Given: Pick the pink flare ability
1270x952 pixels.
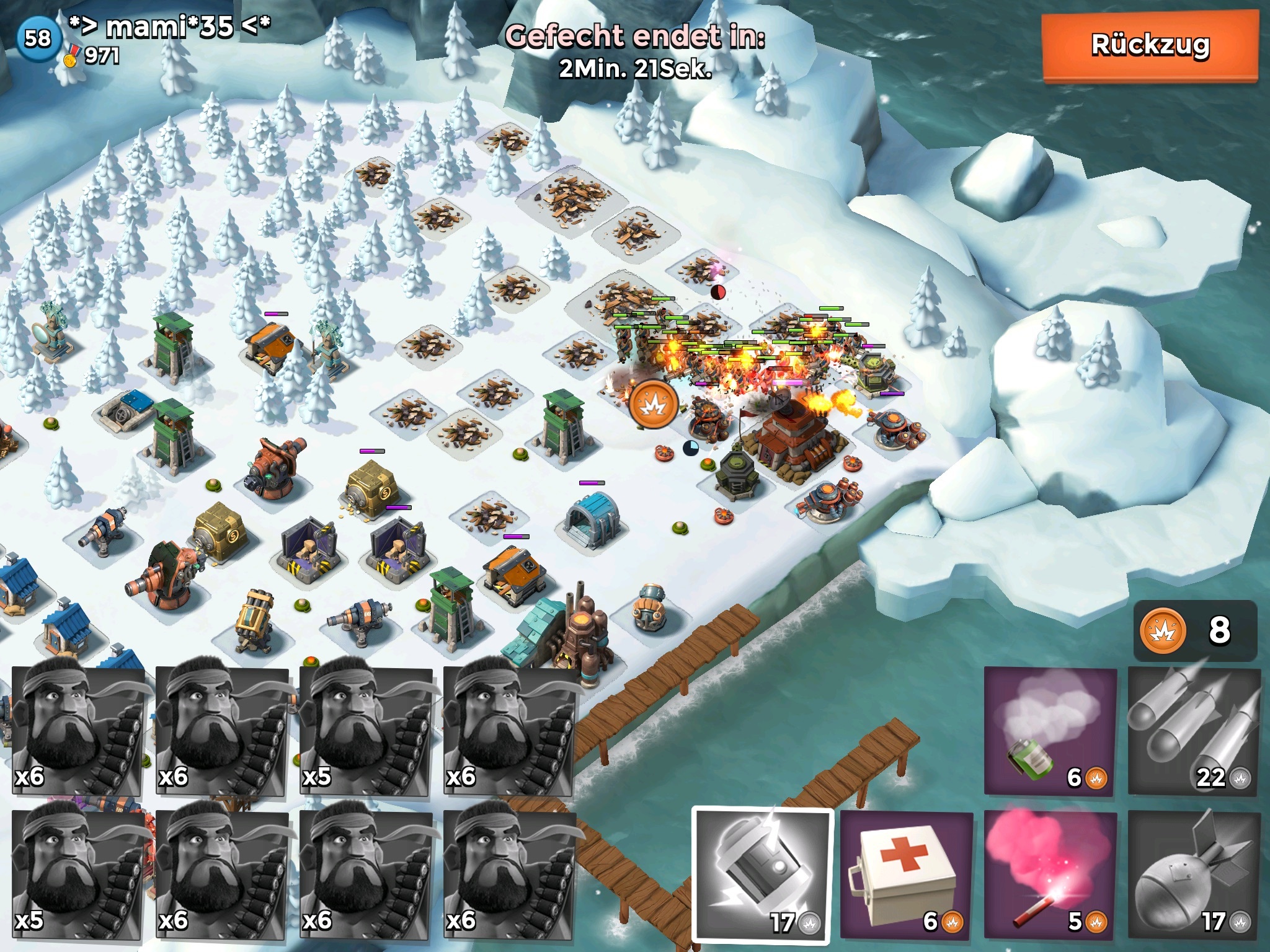Looking at the screenshot, I should [1050, 880].
